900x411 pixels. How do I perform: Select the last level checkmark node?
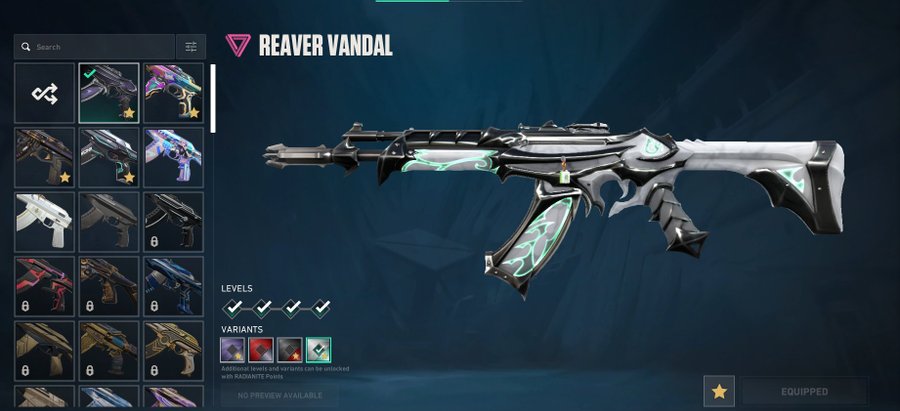320,308
